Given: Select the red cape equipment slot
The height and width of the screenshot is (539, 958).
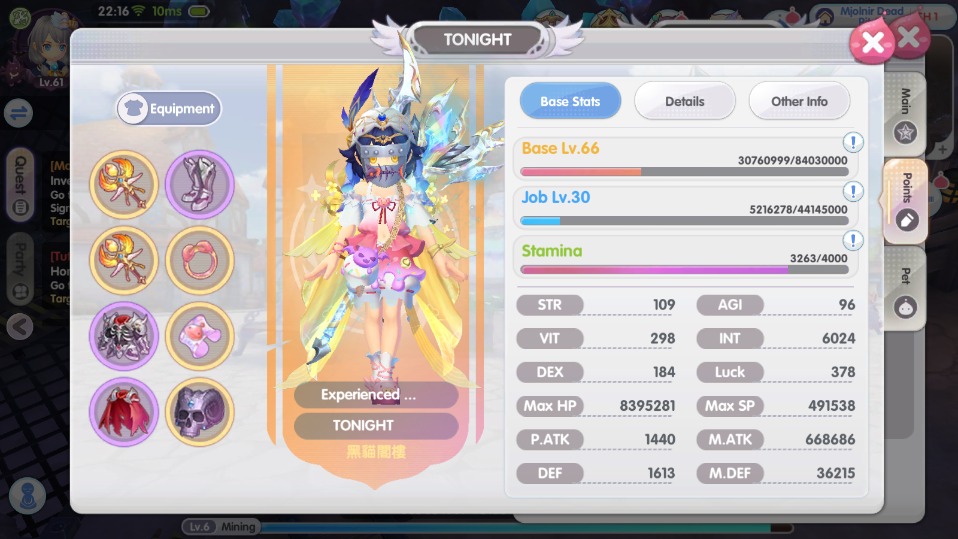Looking at the screenshot, I should tap(124, 411).
